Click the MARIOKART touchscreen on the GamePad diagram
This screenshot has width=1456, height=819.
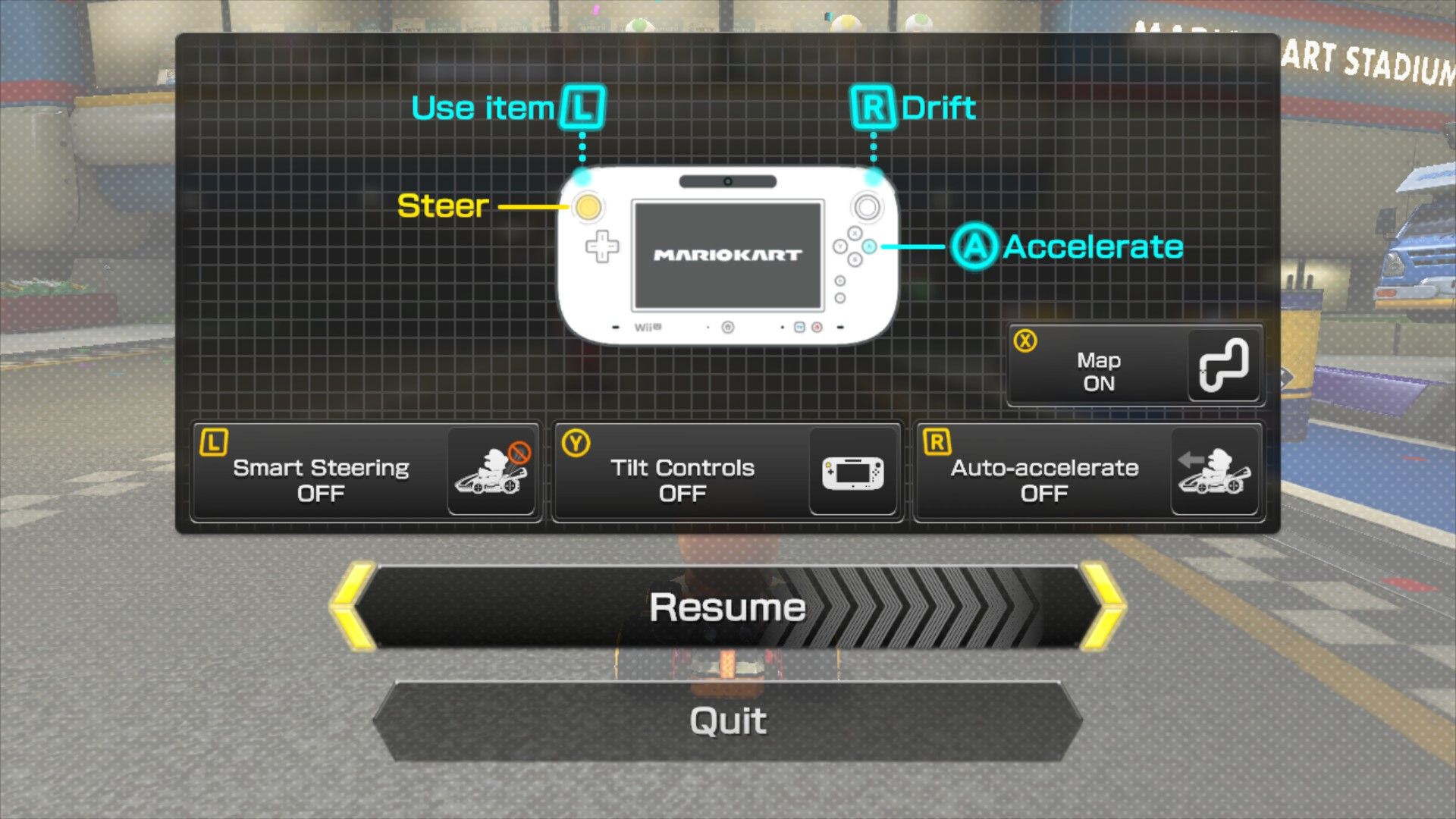[728, 254]
